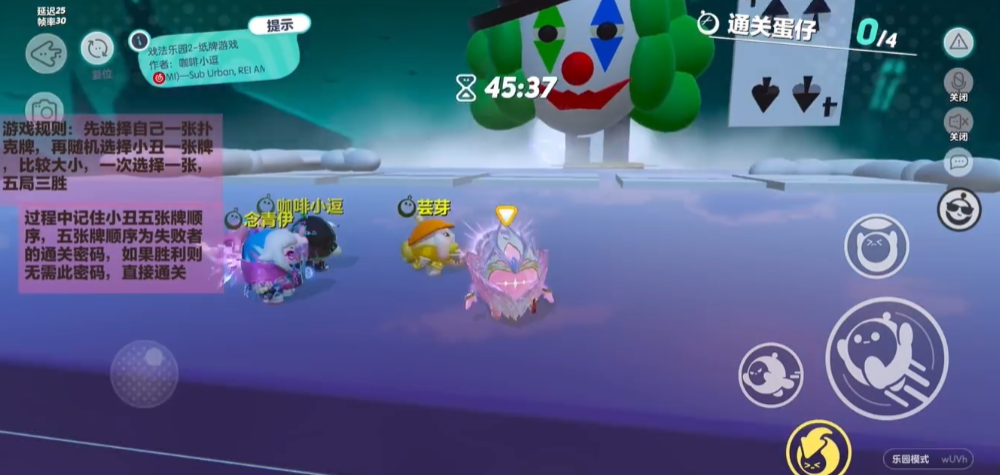Open the camera screenshot tool
The width and height of the screenshot is (1000, 475).
point(45,109)
